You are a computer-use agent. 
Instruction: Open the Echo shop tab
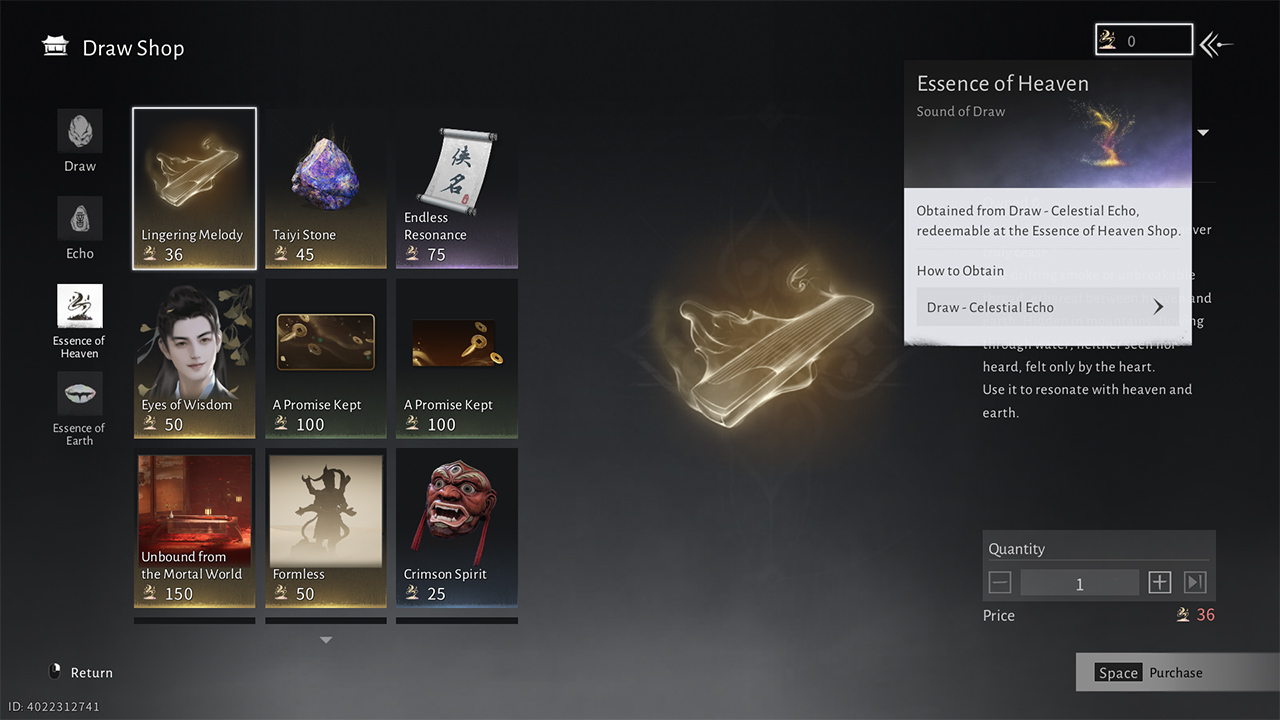(80, 228)
